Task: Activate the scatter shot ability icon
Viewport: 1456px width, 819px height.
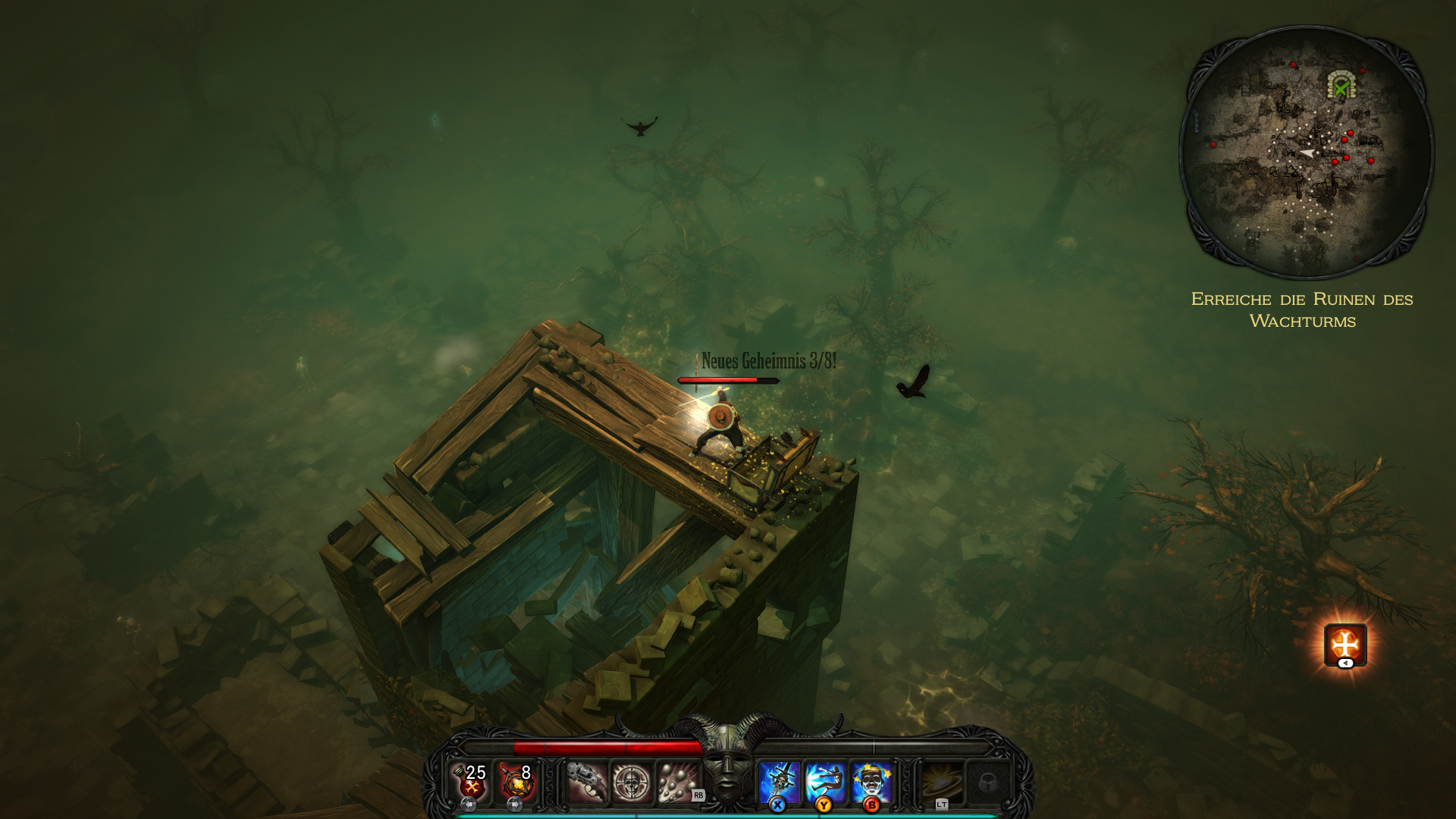Action: tap(674, 780)
